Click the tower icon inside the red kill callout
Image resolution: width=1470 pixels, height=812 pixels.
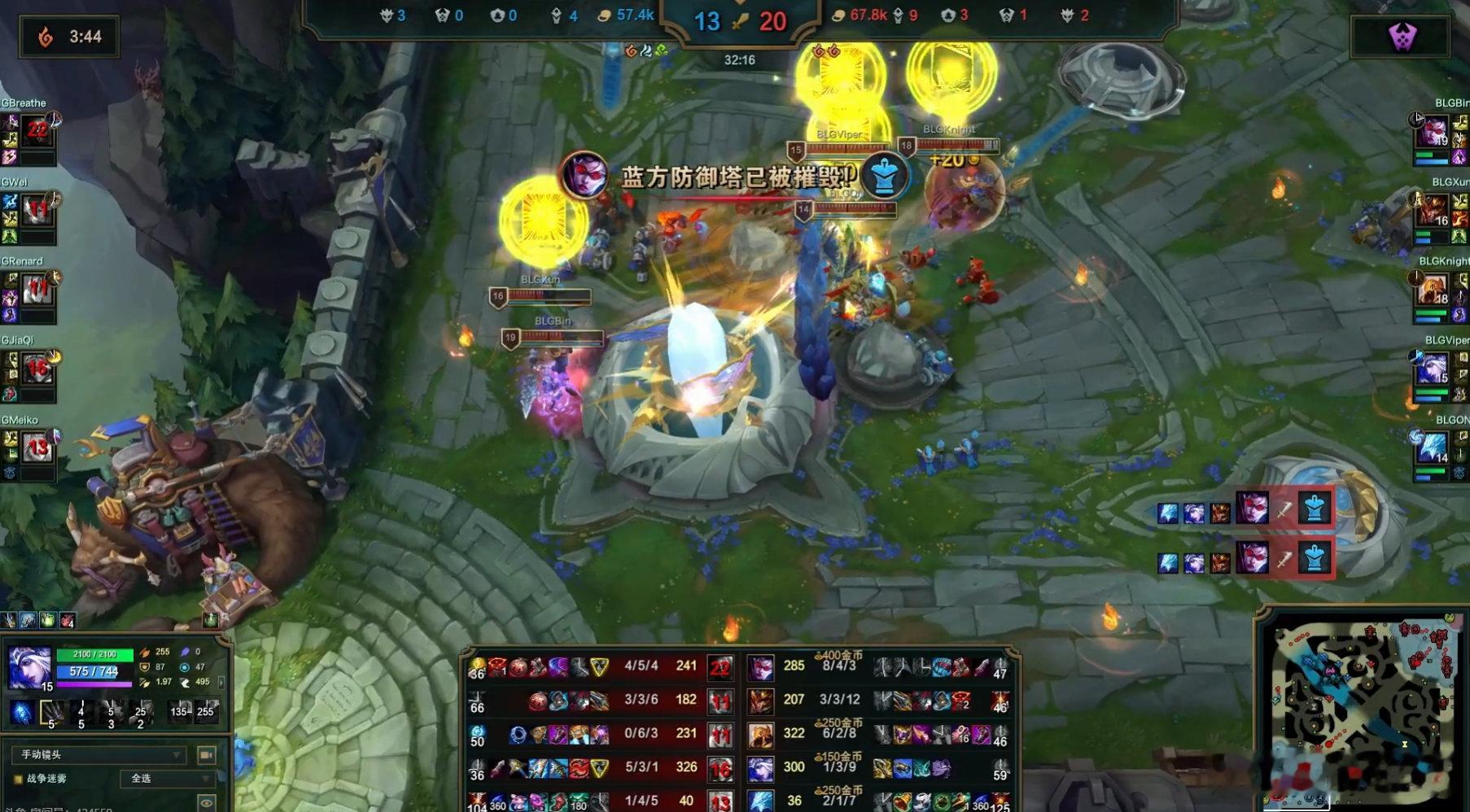(x=1315, y=507)
